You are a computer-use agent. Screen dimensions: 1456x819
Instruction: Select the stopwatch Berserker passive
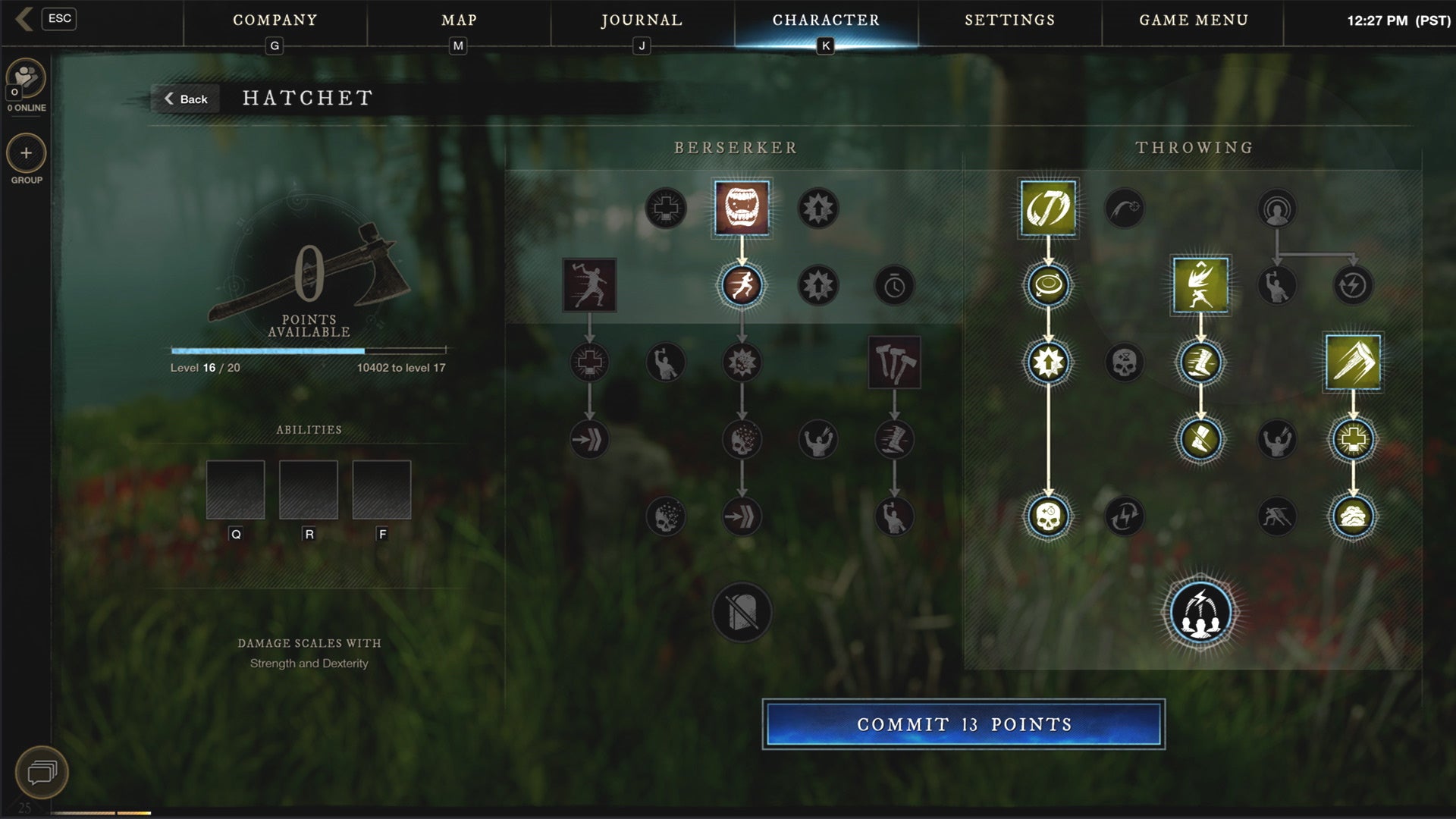pos(895,286)
